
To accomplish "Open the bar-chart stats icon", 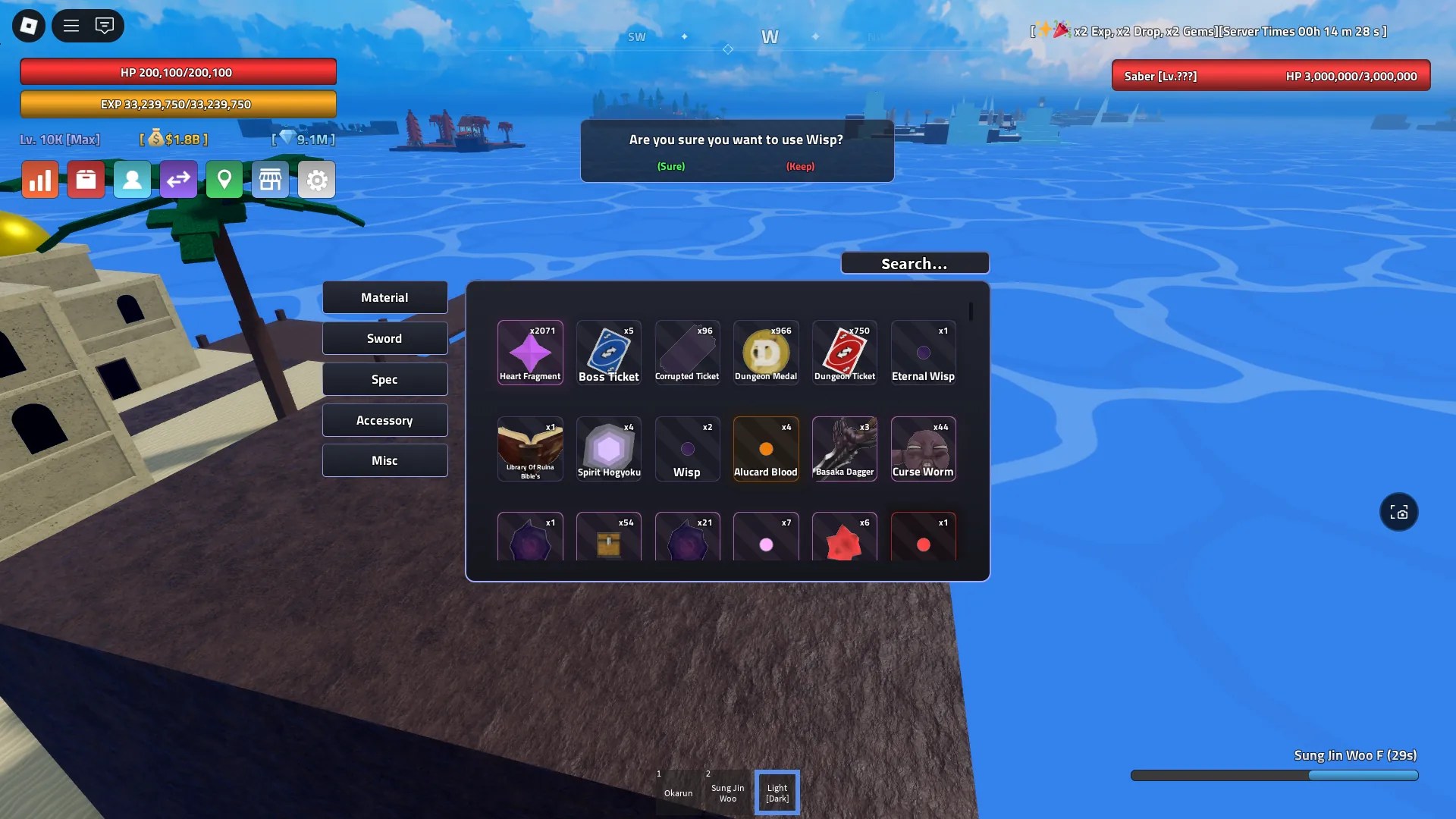I will [x=40, y=179].
